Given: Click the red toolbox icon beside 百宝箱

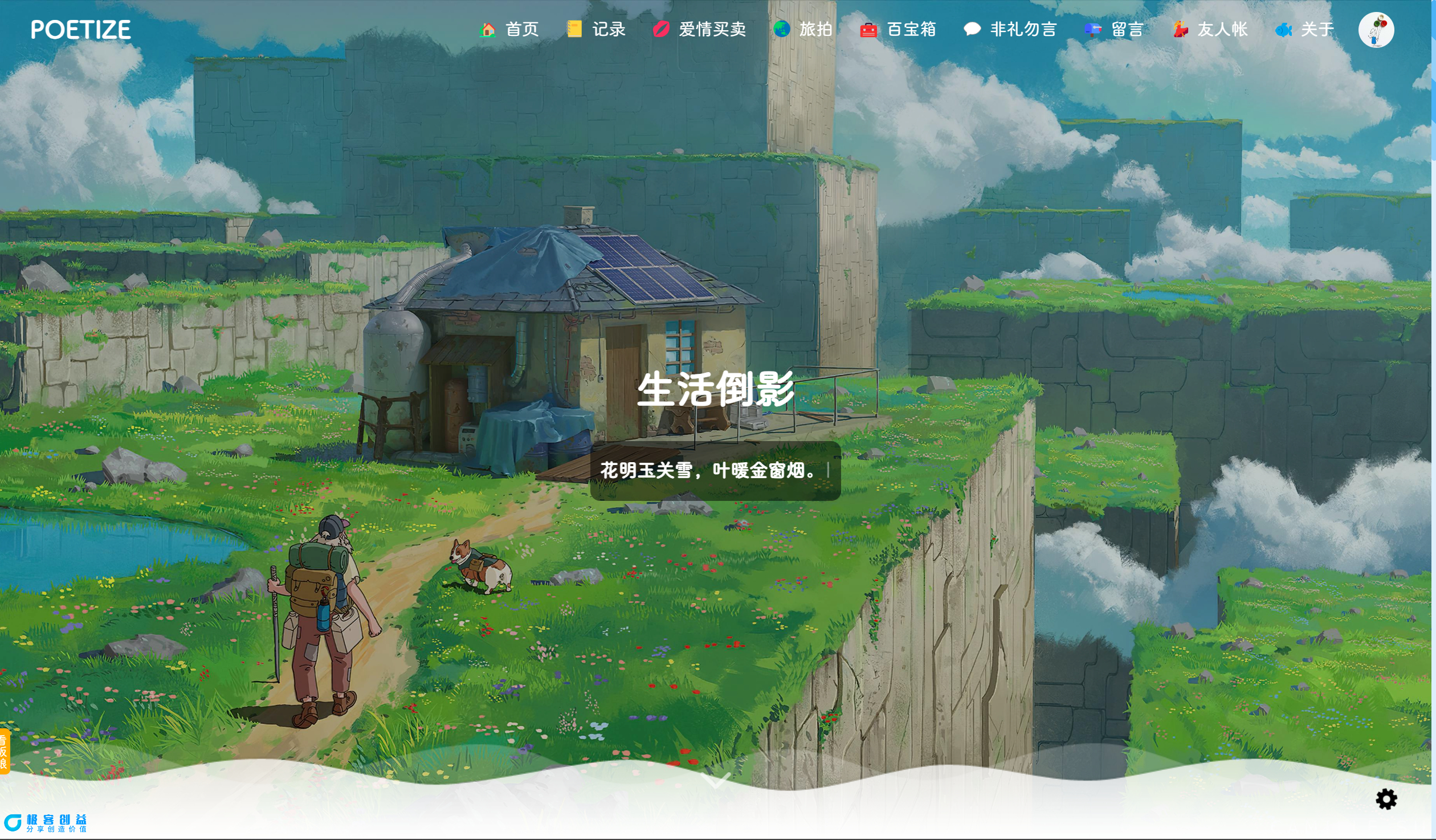Looking at the screenshot, I should [x=867, y=30].
